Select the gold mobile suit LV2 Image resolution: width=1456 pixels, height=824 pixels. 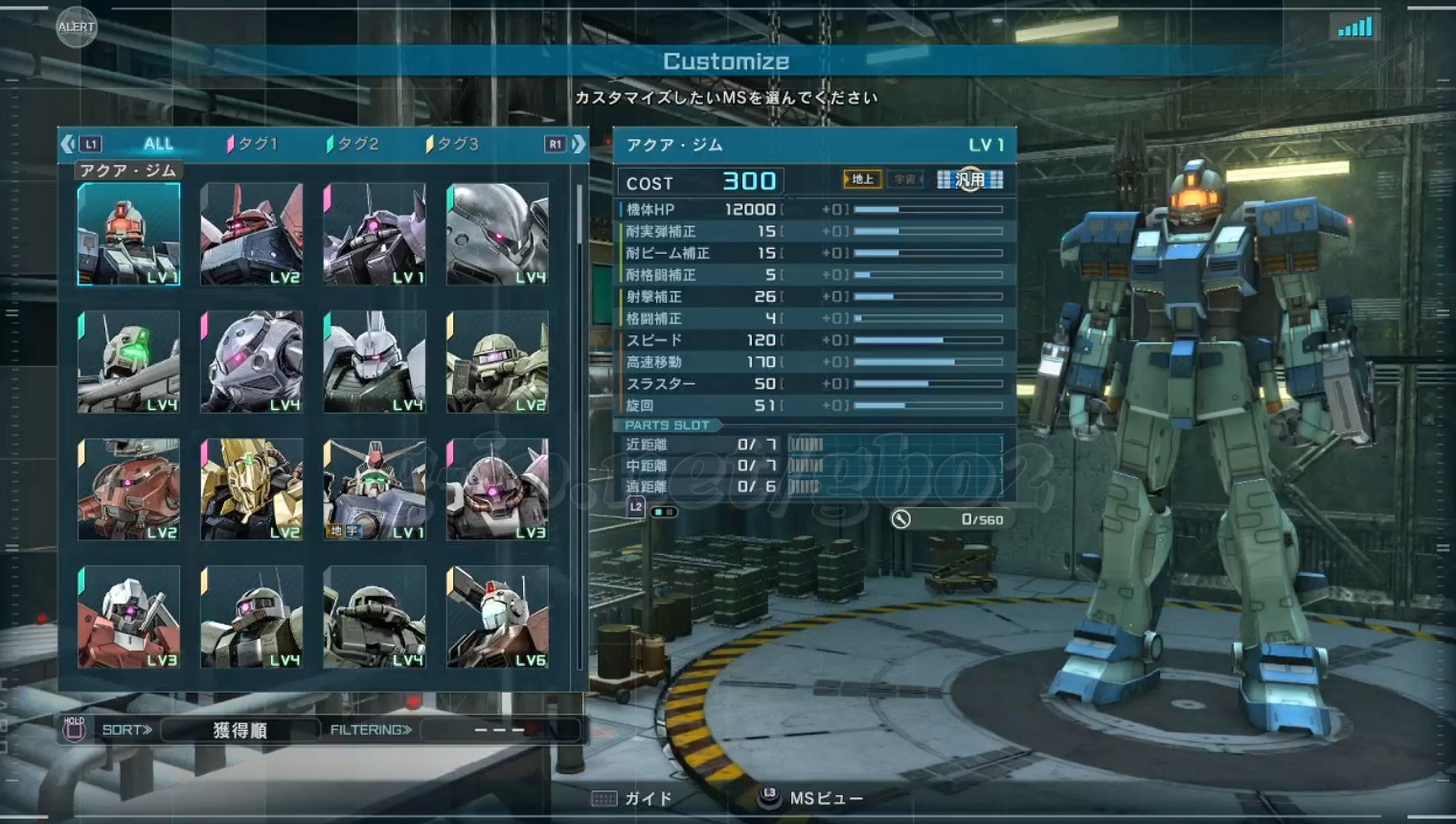[252, 490]
